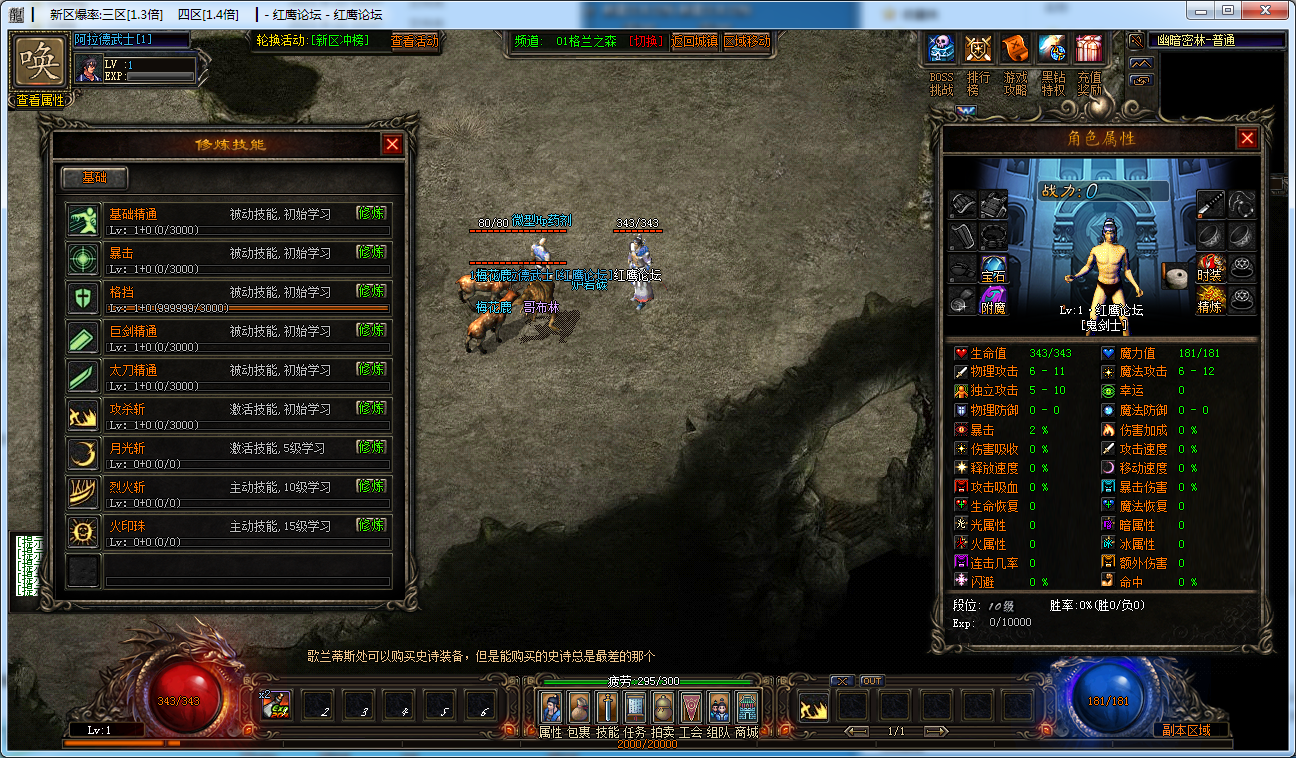Click the 返回城镇 return to town button
This screenshot has width=1296, height=758.
point(695,41)
